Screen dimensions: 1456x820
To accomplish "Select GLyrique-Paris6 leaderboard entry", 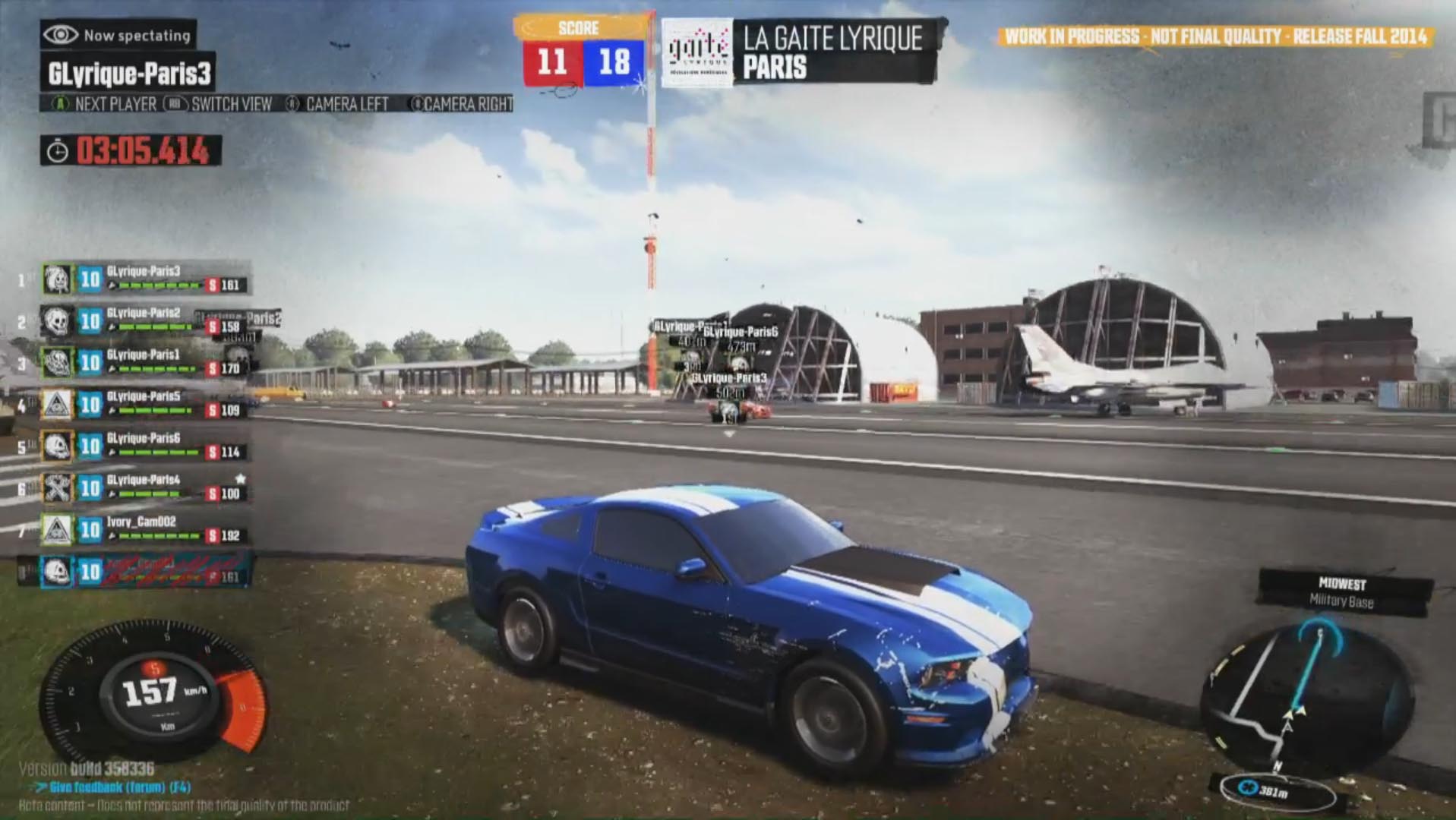I will pos(144,446).
